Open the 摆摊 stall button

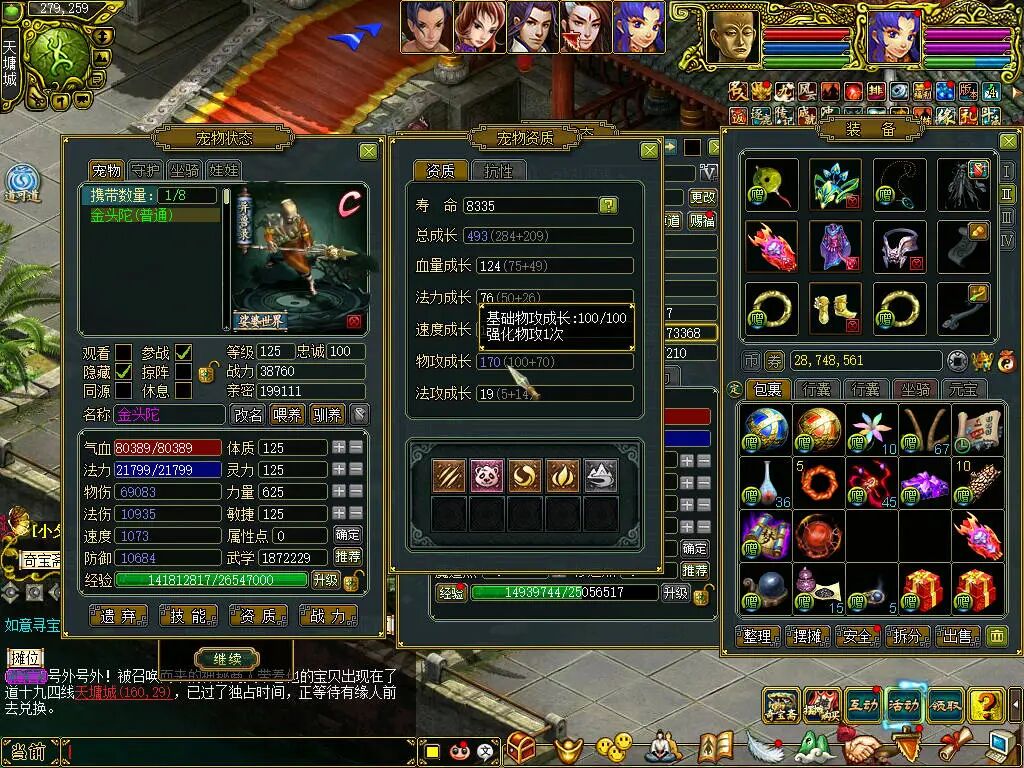(807, 636)
